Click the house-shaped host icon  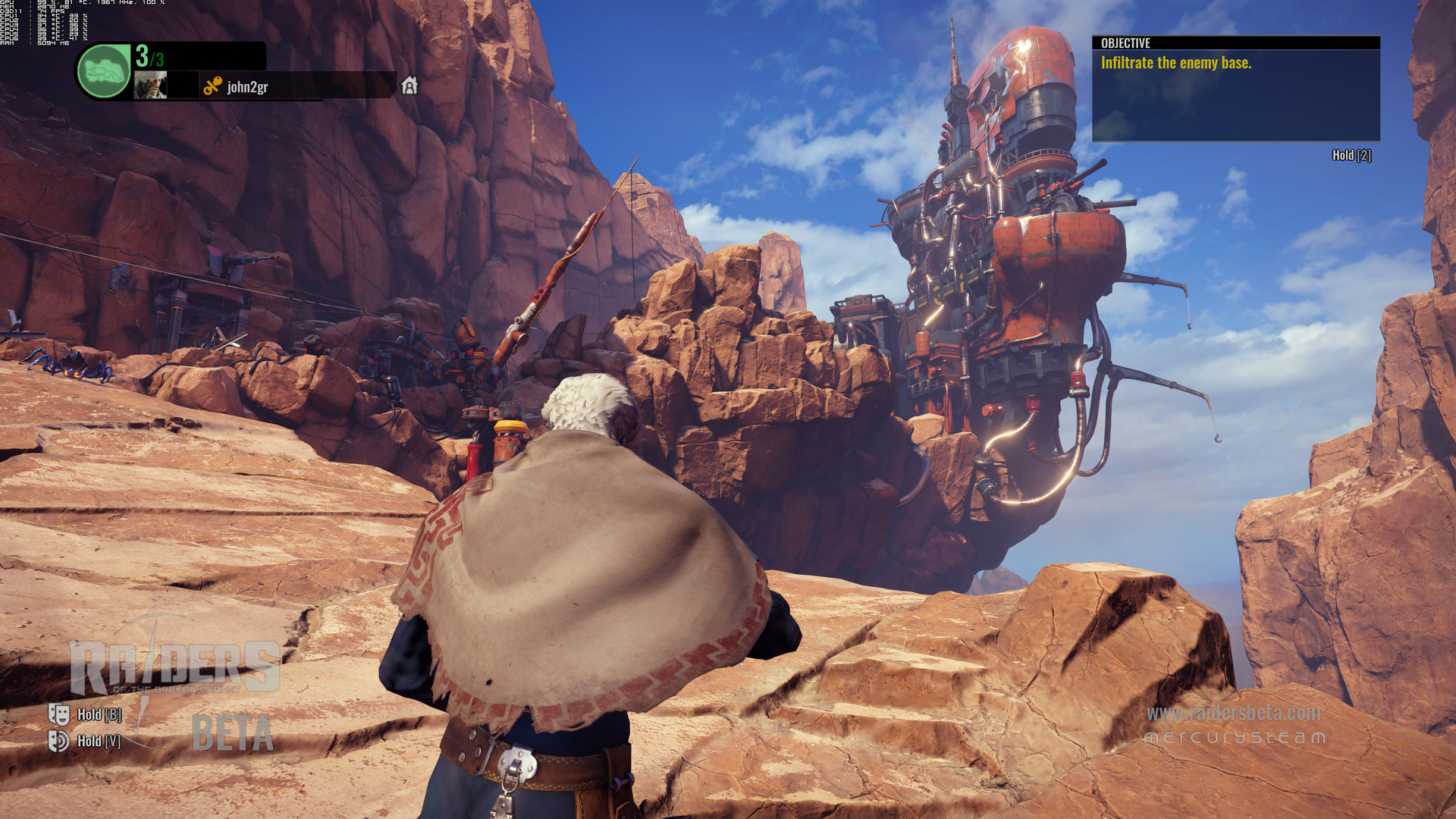tap(409, 85)
